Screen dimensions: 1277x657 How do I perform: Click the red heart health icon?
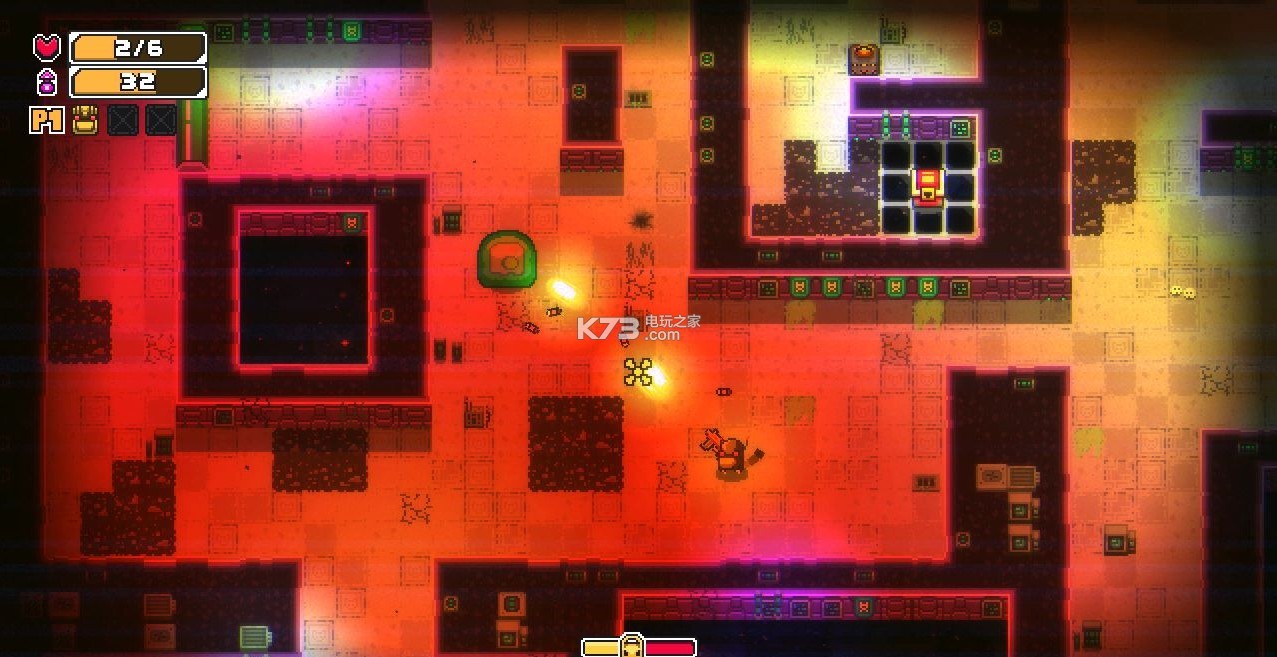click(47, 47)
